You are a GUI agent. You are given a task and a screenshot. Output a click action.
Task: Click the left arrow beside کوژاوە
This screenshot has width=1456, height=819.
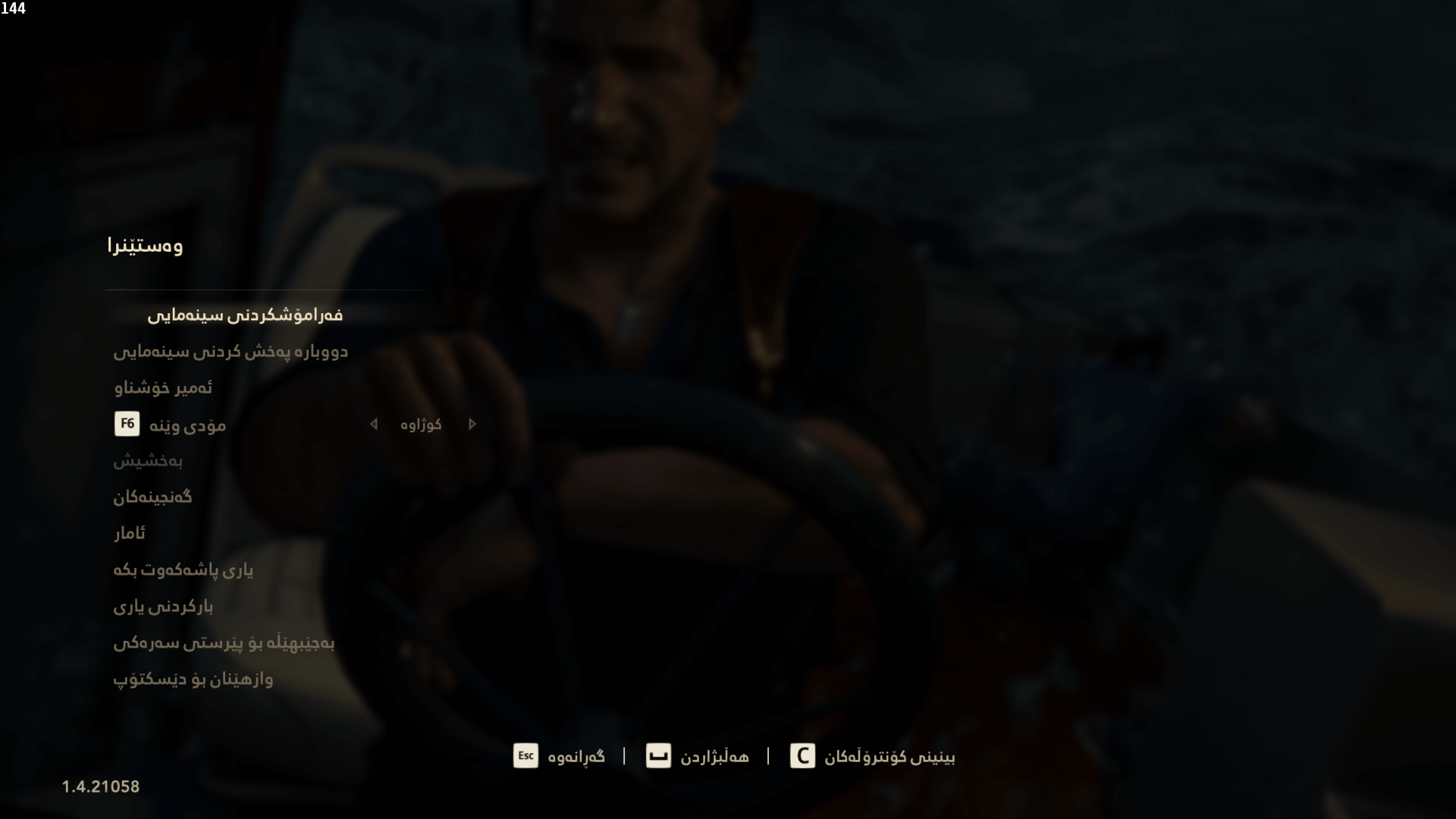(x=373, y=425)
